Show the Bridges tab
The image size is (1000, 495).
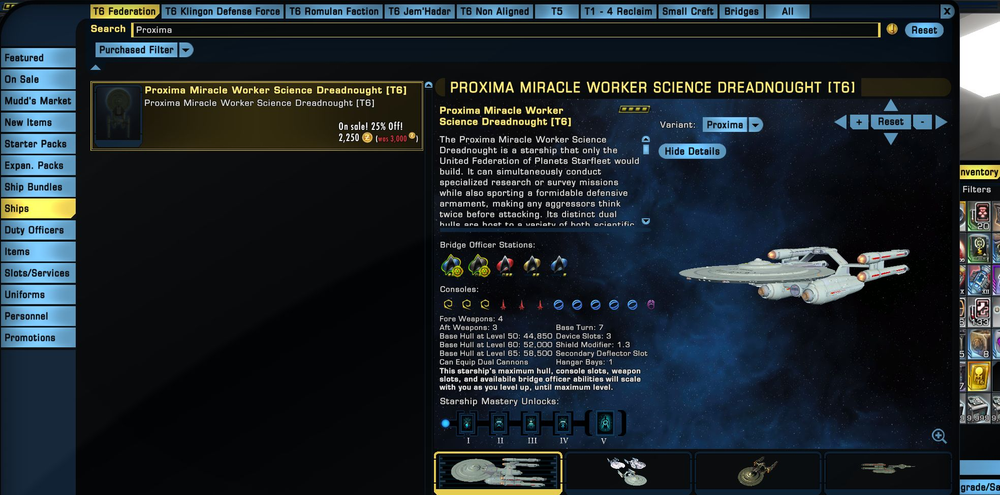pos(741,12)
